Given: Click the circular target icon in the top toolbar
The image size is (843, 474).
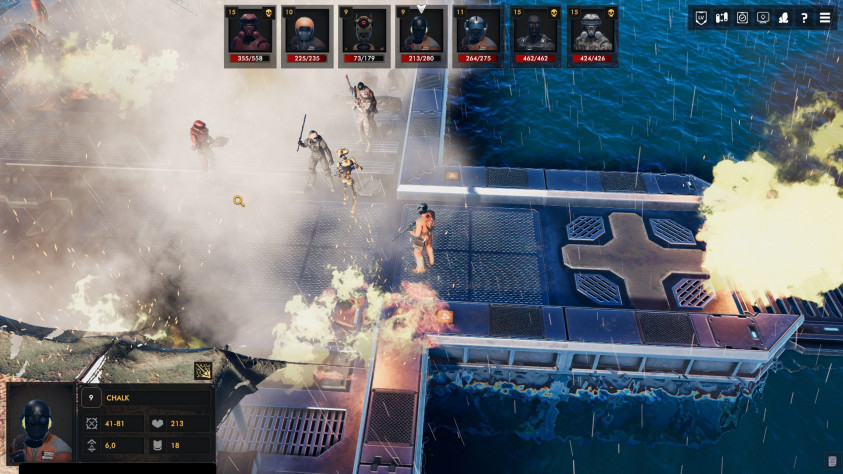Looking at the screenshot, I should (742, 18).
